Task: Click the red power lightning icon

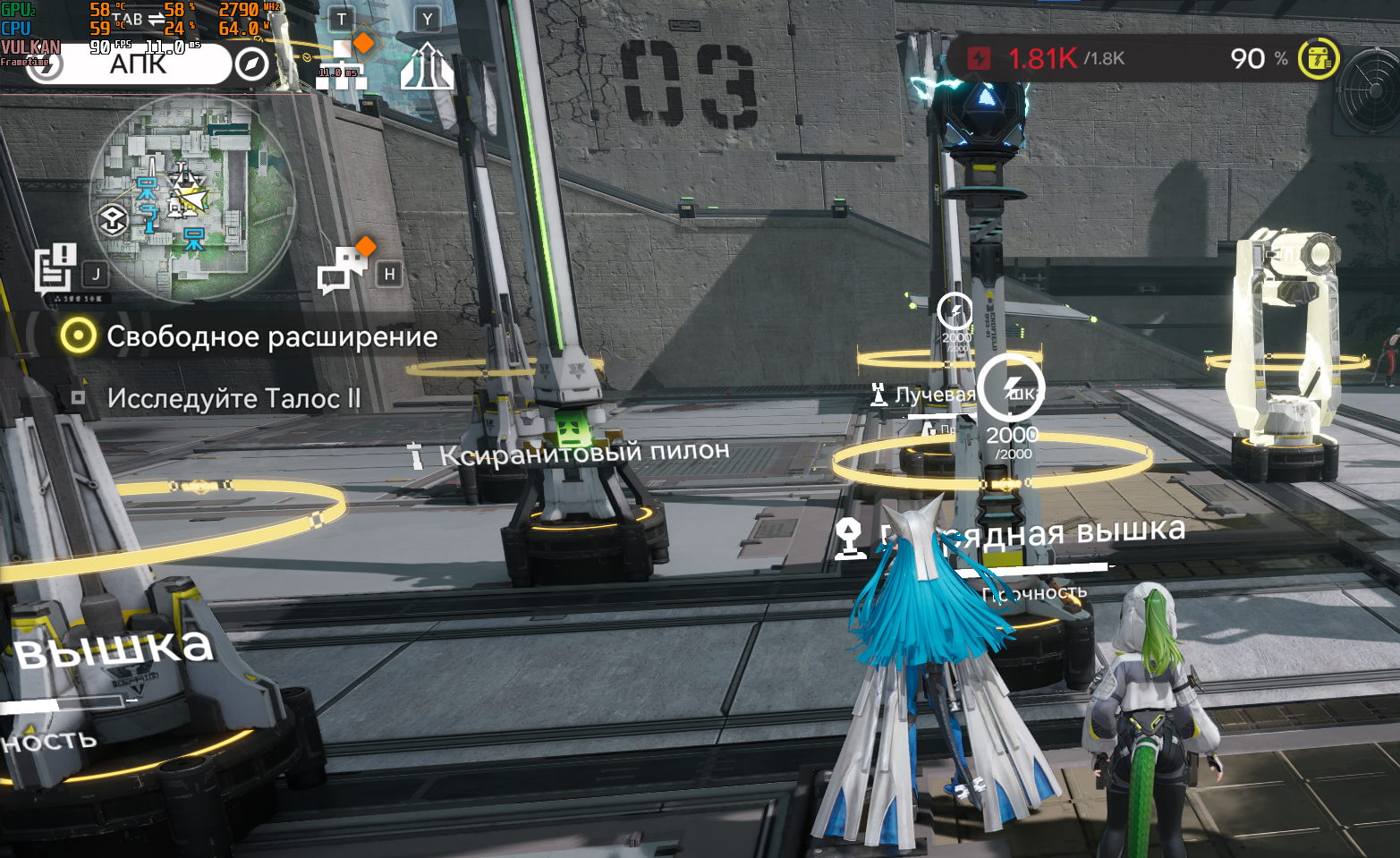Action: 980,59
